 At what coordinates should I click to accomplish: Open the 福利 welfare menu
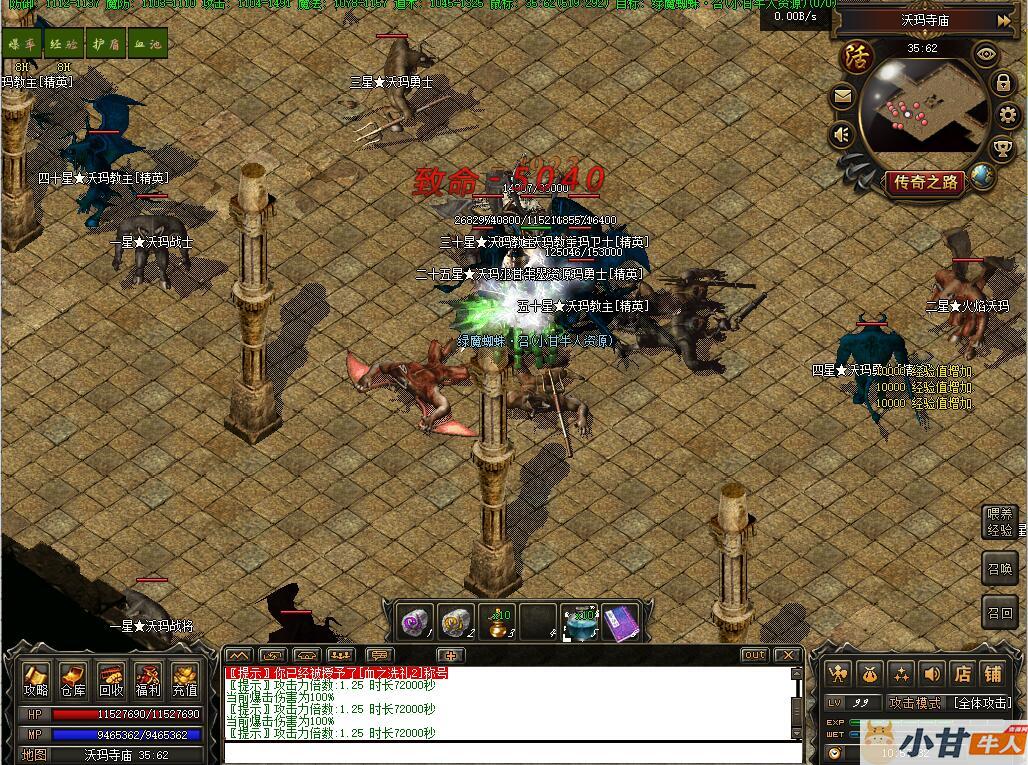click(x=148, y=680)
